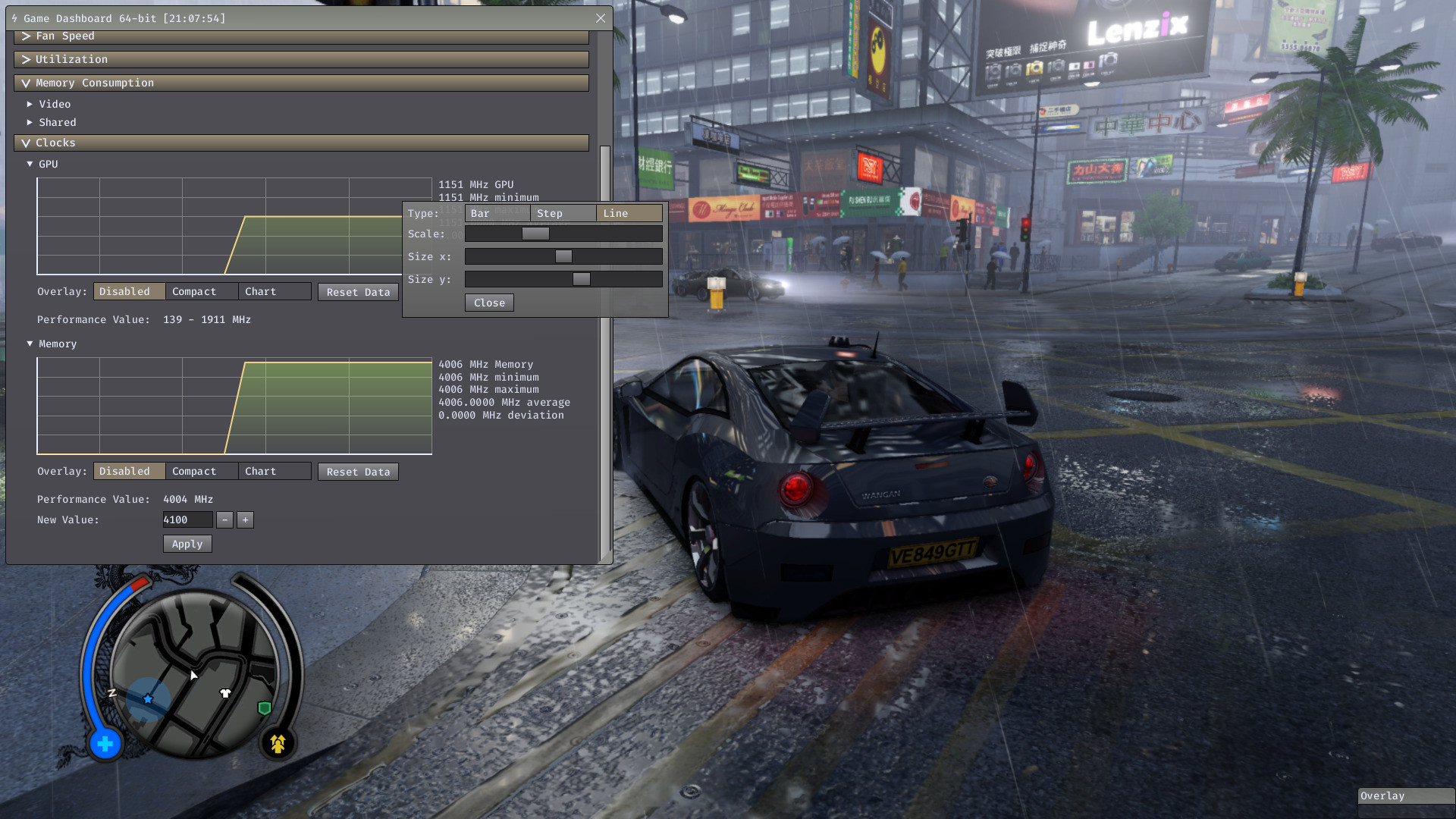This screenshot has height=819, width=1456.
Task: Apply the new memory clock value
Action: coord(187,543)
